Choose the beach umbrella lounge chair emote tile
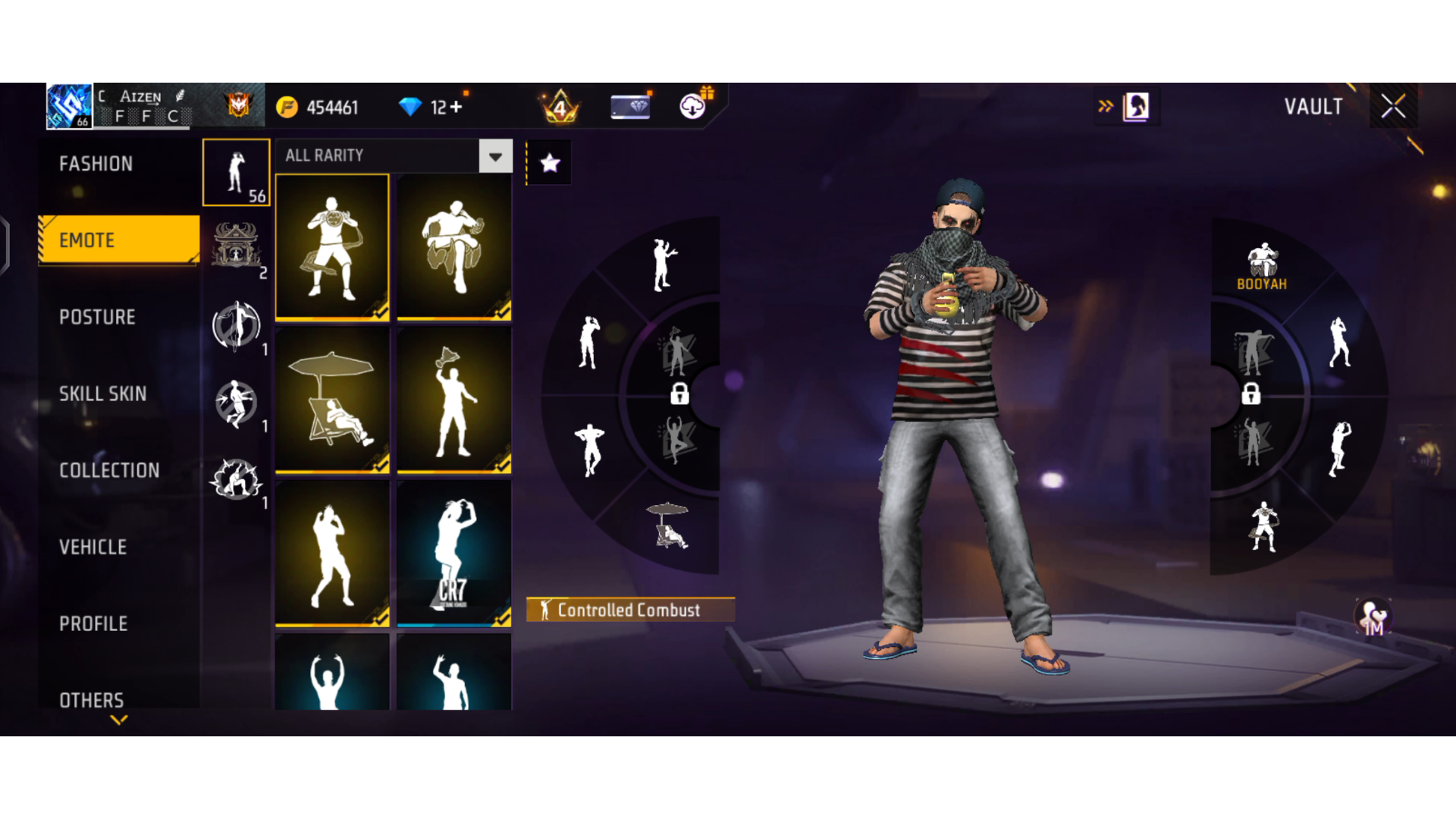The height and width of the screenshot is (819, 1456). [332, 400]
